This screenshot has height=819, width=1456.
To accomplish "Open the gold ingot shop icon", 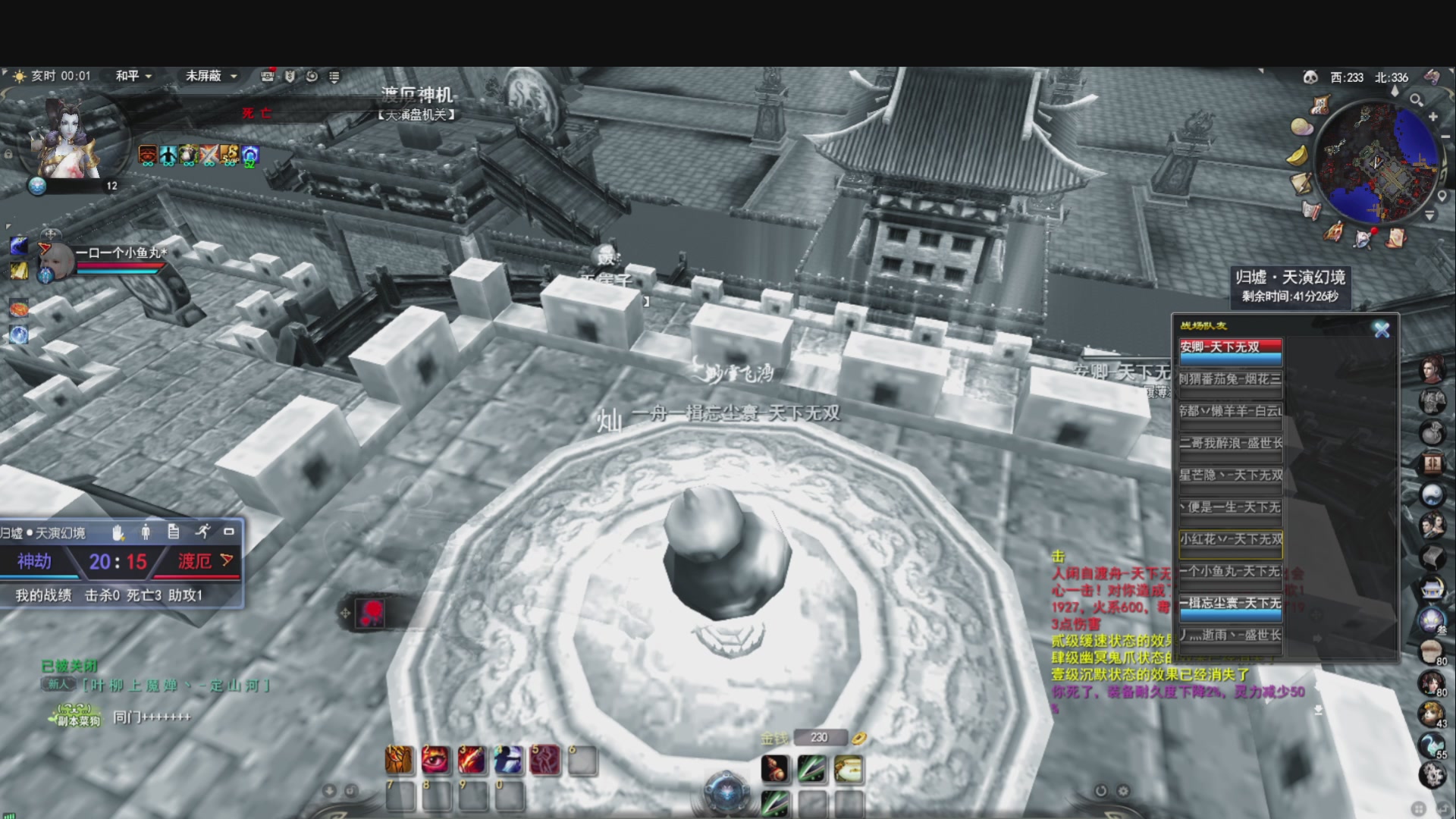I will pyautogui.click(x=1298, y=155).
